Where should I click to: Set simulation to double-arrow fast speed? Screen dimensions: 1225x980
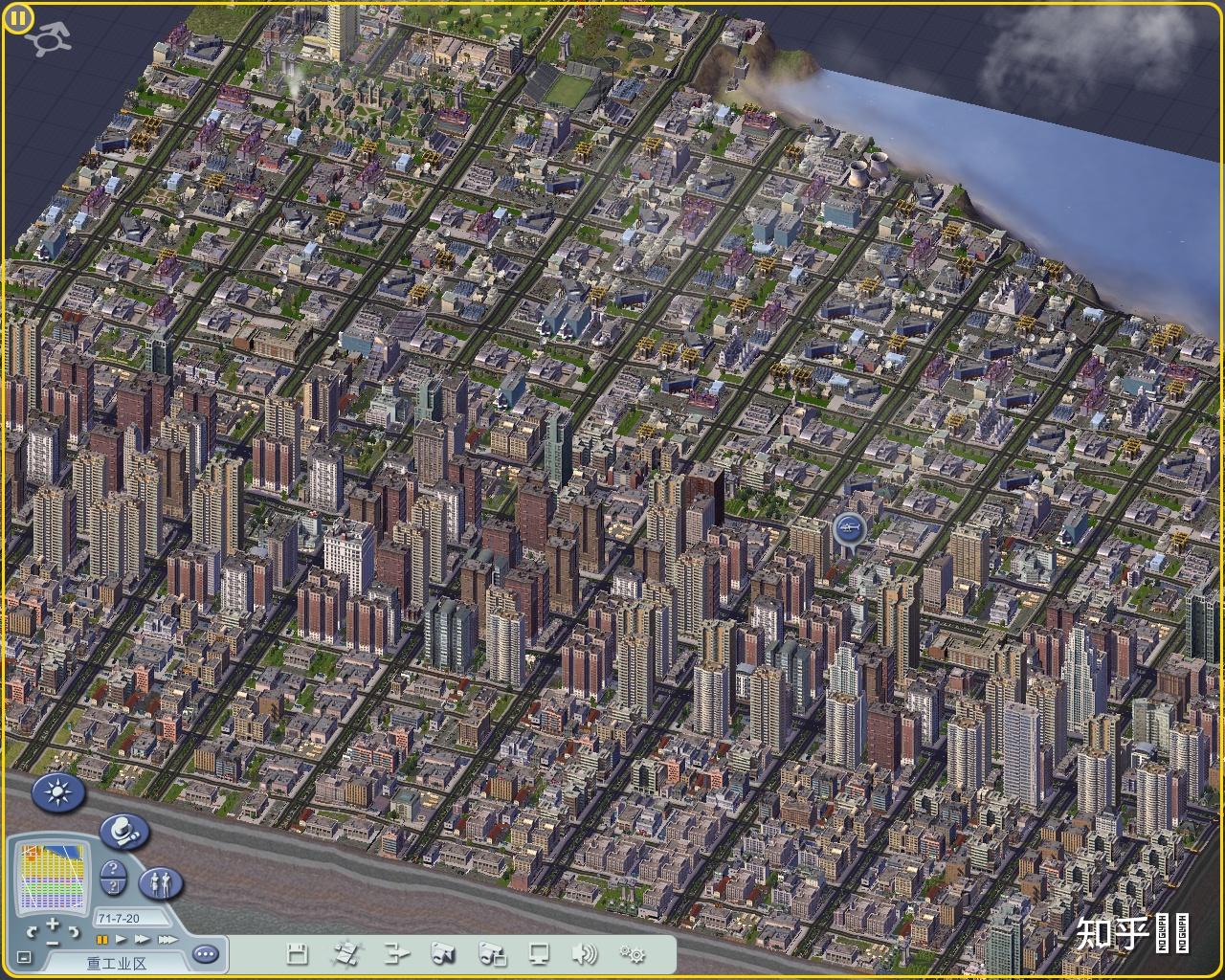143,940
